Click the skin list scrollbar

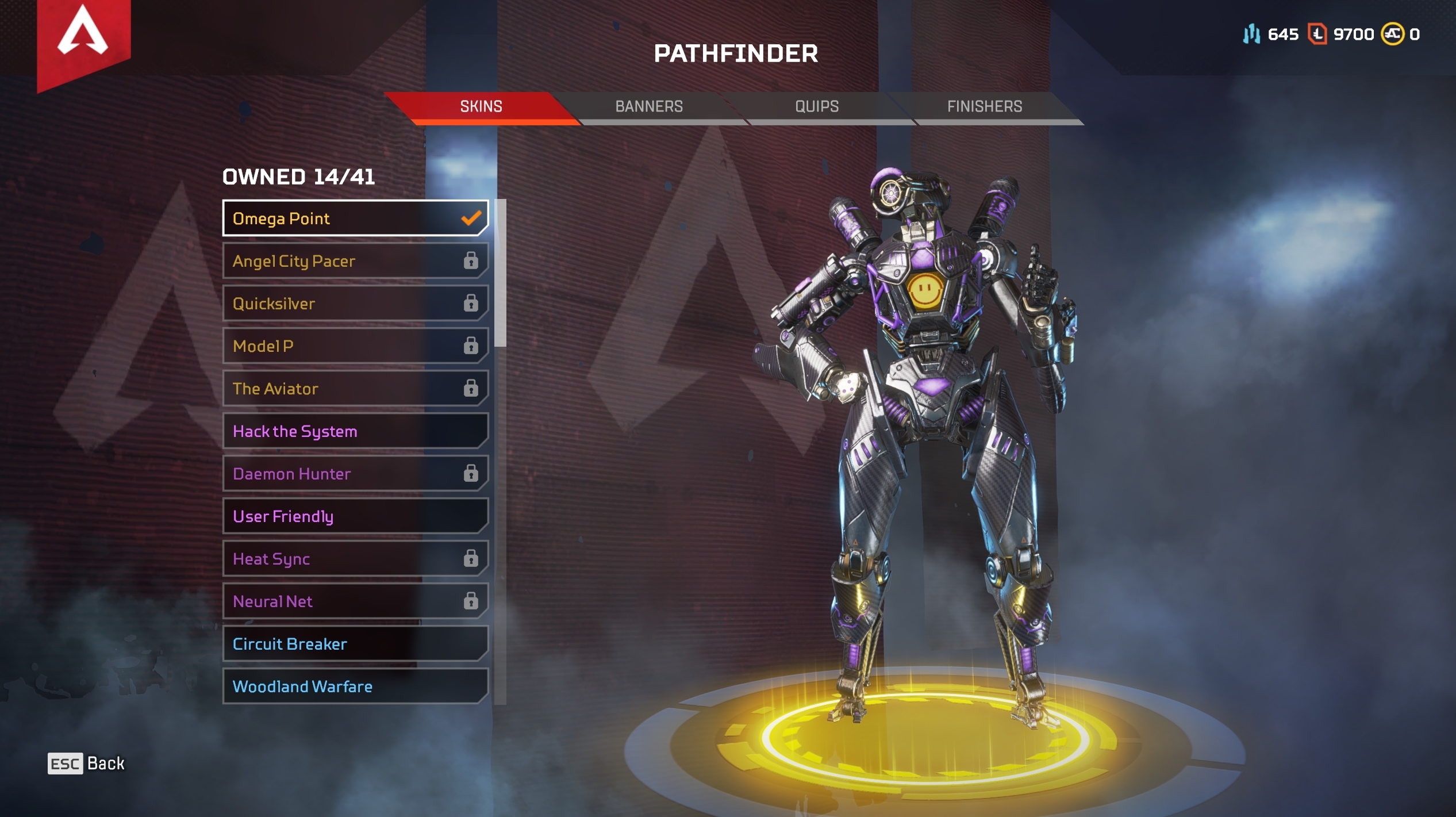[x=500, y=274]
